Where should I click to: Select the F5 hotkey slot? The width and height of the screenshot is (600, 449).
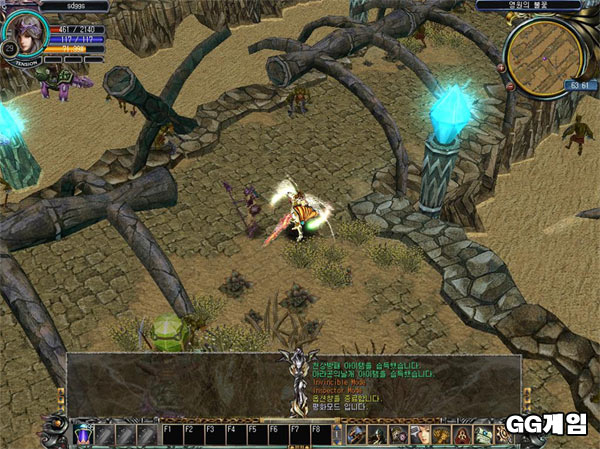(x=257, y=434)
